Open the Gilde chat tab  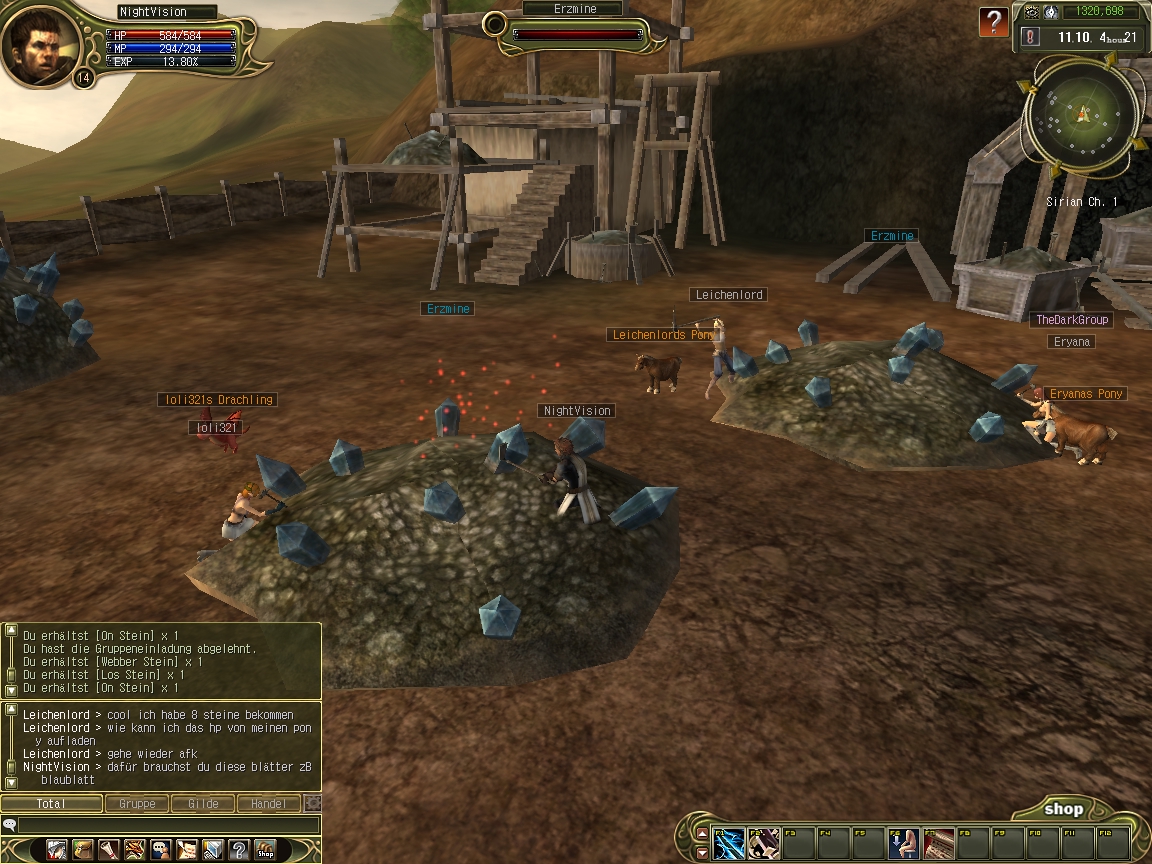203,803
